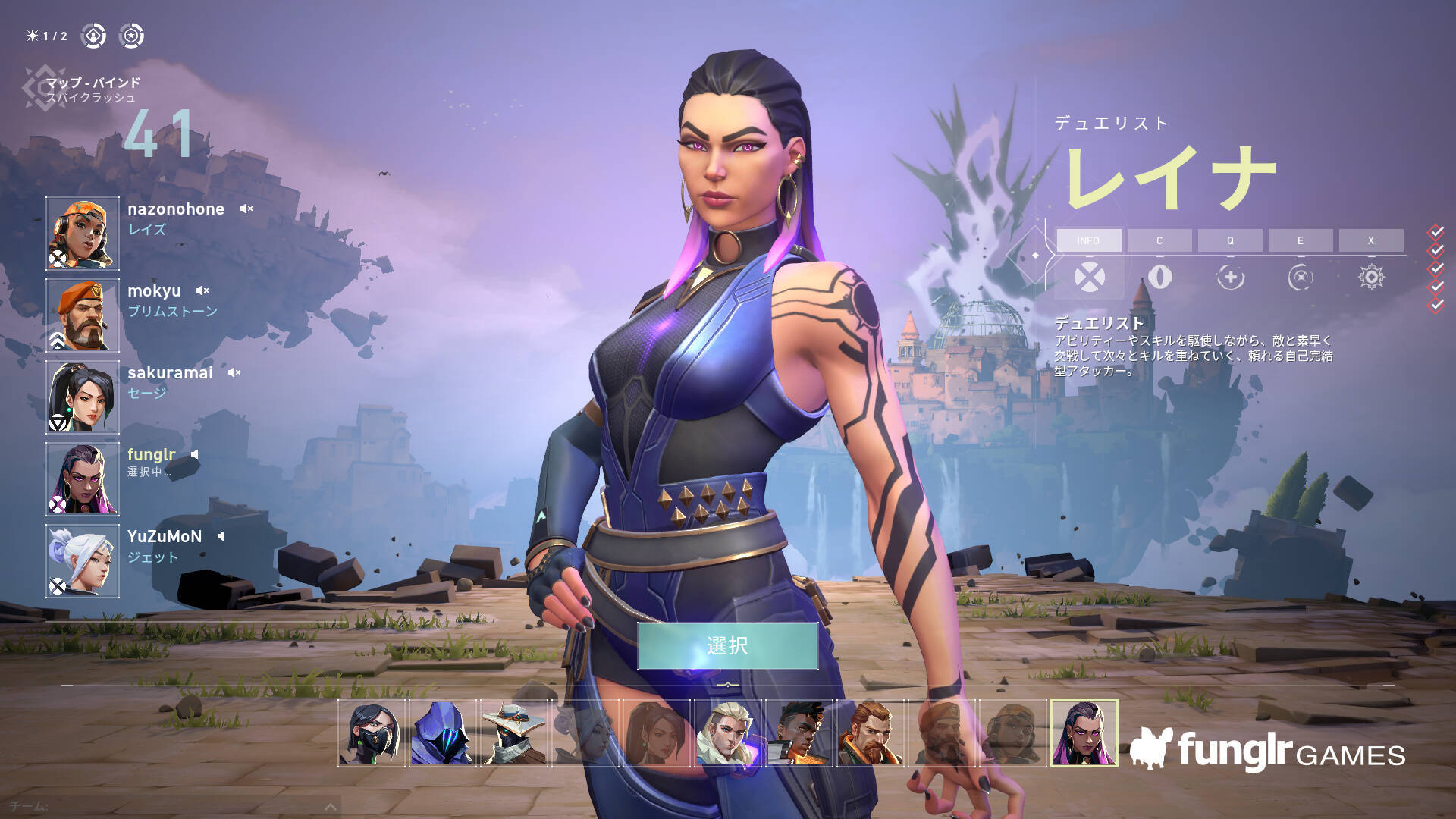View the E ability tab

click(1301, 240)
